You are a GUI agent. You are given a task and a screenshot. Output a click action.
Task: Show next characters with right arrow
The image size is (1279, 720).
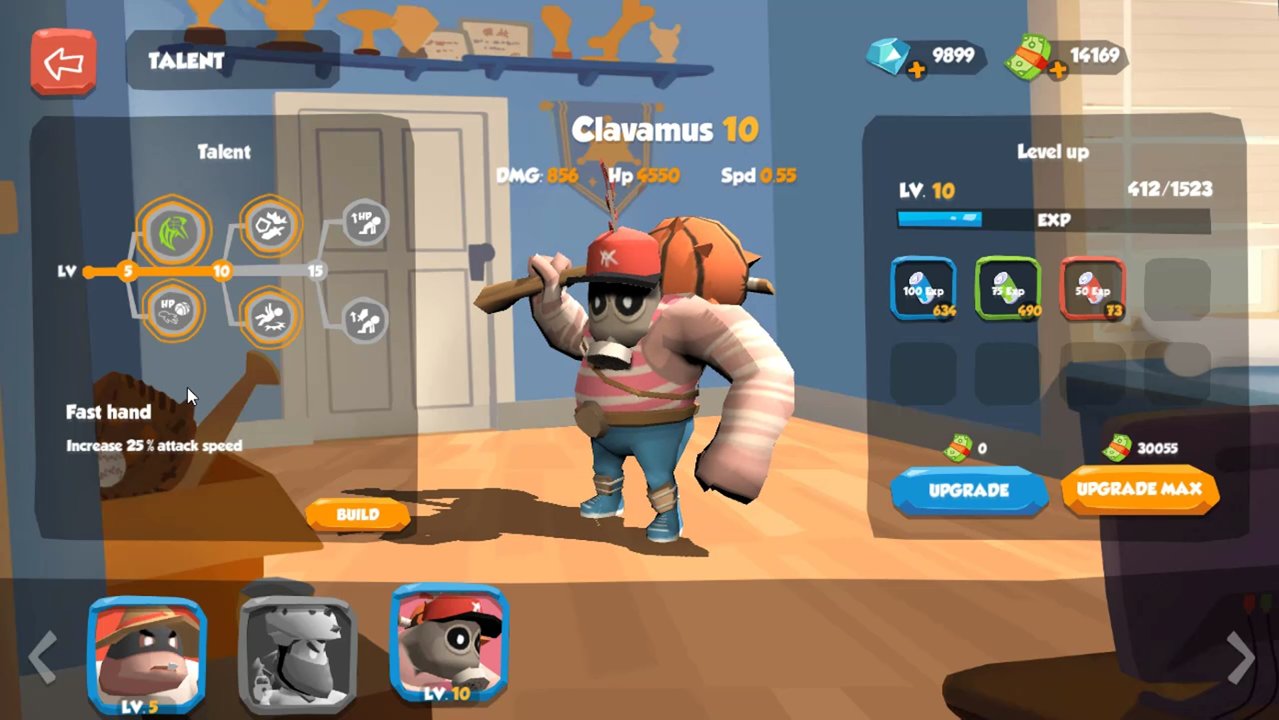(x=1240, y=656)
